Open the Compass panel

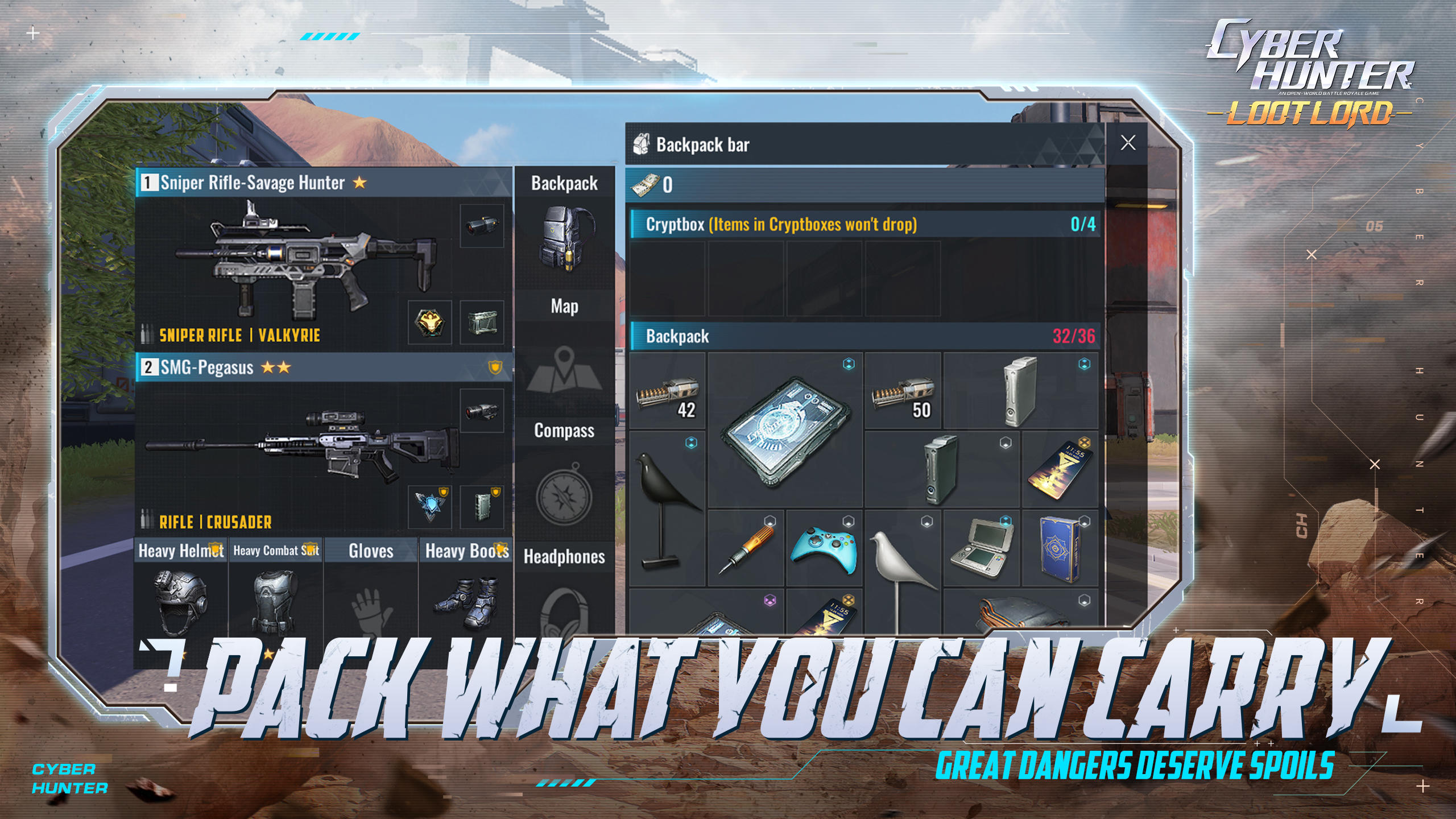(564, 432)
